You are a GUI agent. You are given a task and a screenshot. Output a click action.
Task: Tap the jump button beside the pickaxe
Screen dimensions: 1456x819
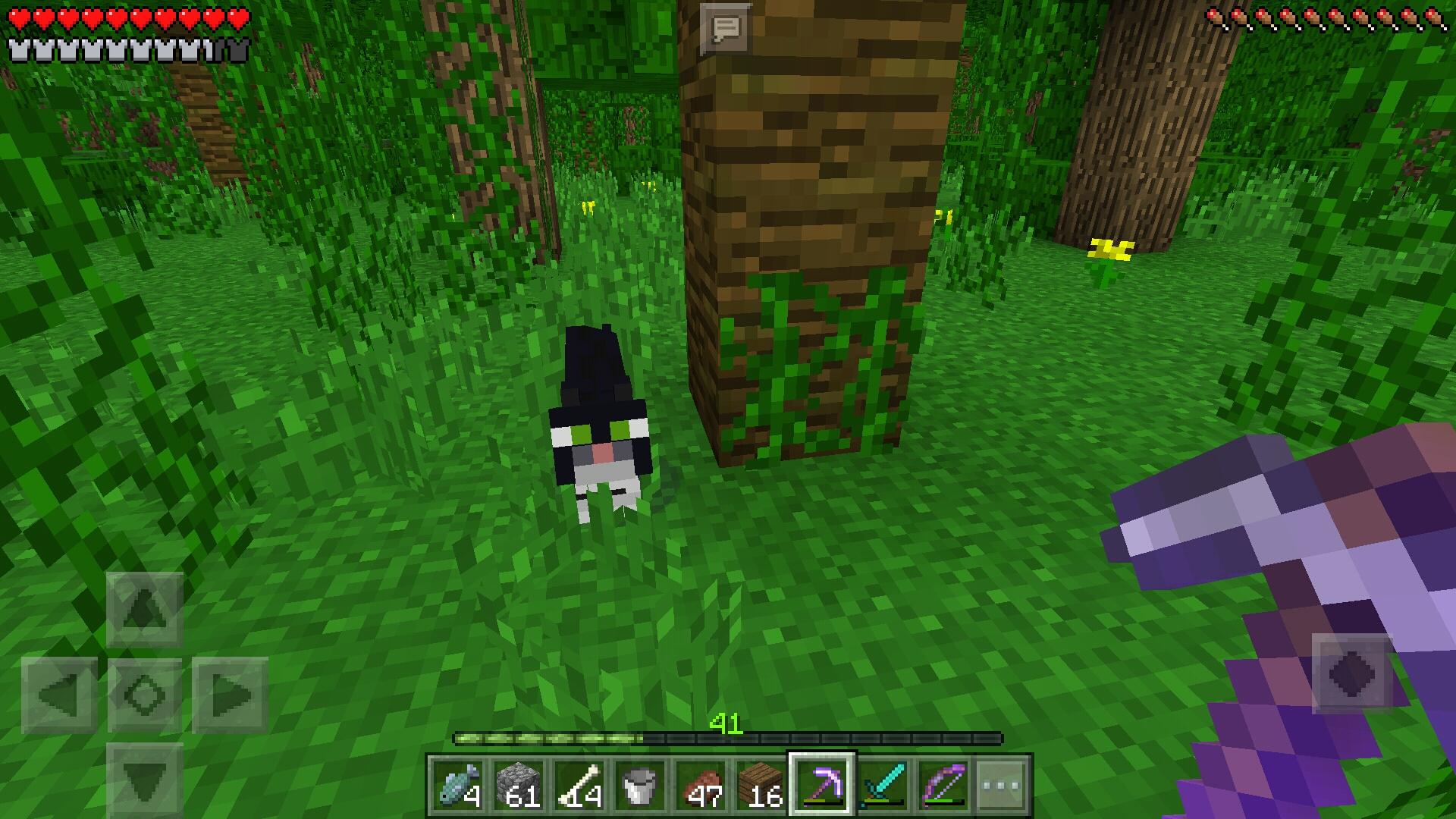(1352, 673)
